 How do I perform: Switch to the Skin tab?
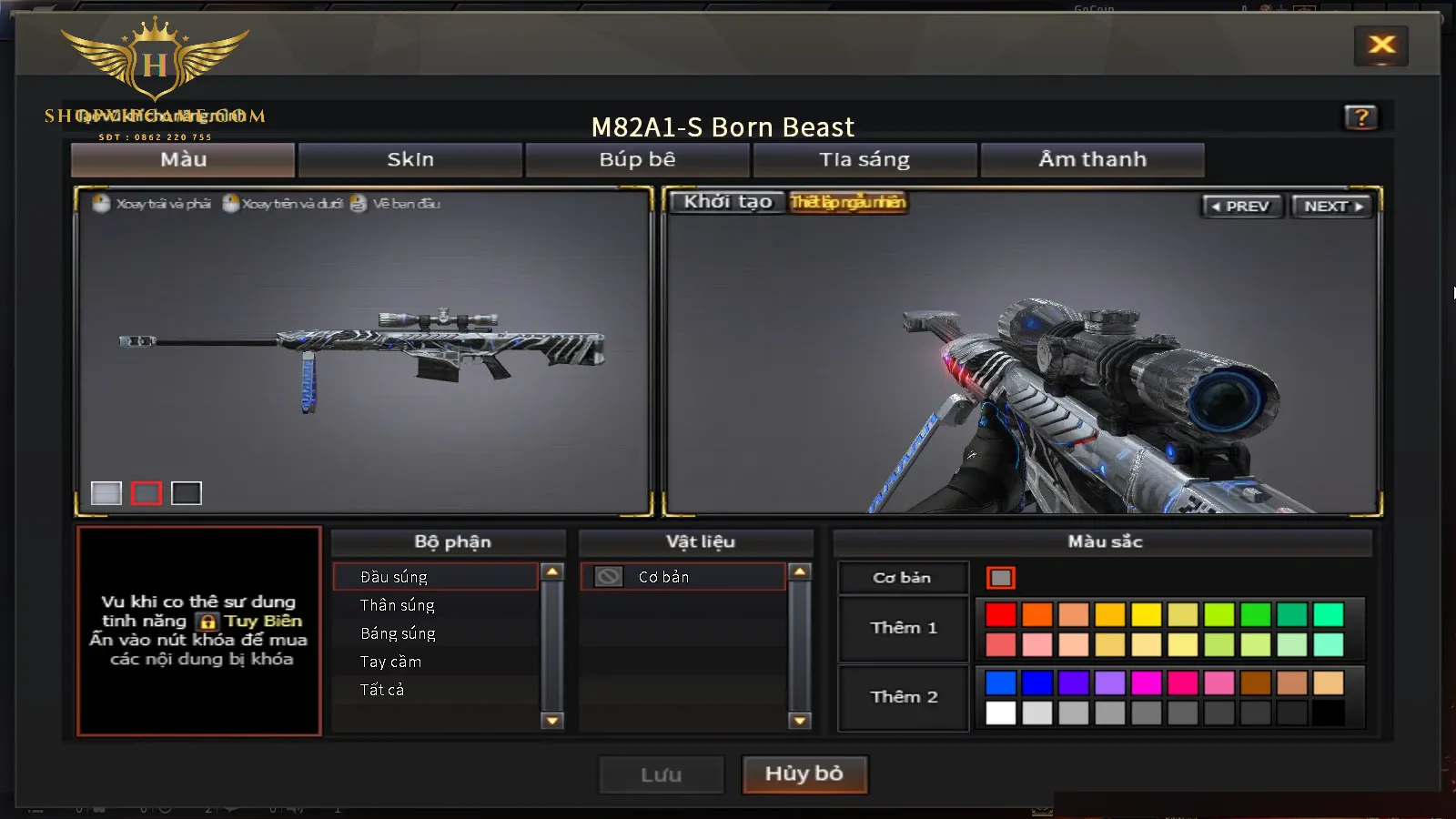(410, 160)
